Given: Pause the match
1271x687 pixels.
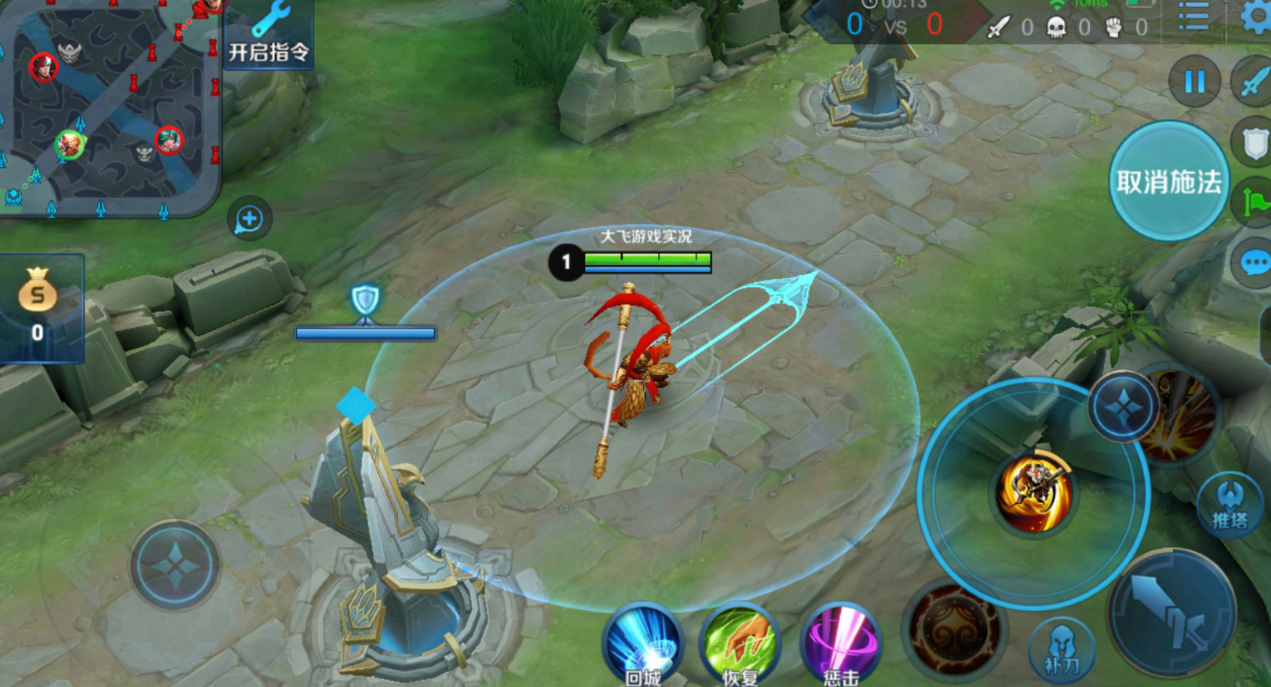Looking at the screenshot, I should (1194, 82).
